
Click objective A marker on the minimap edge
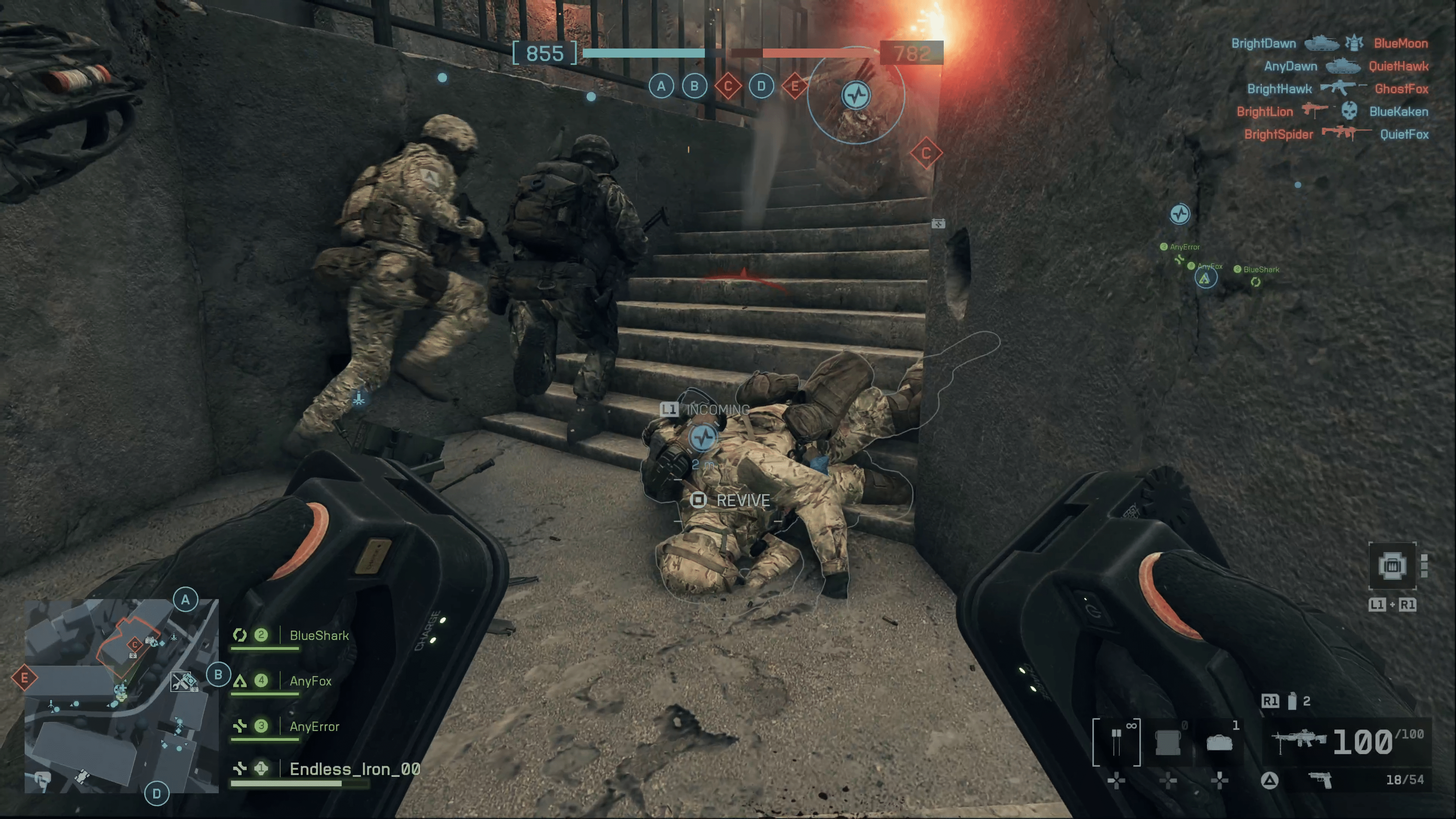click(185, 600)
